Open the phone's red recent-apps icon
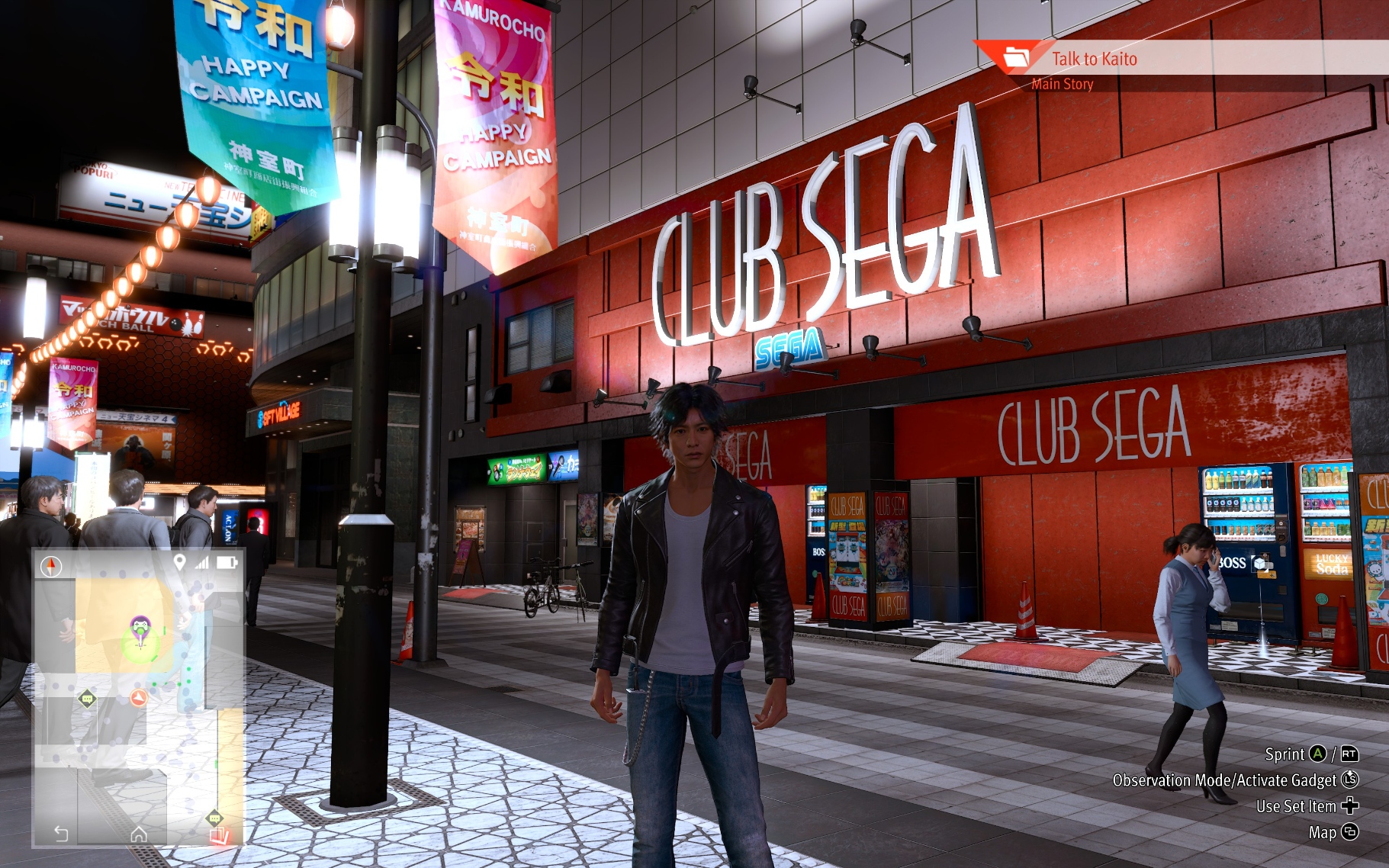Viewport: 1389px width, 868px height. [x=219, y=835]
